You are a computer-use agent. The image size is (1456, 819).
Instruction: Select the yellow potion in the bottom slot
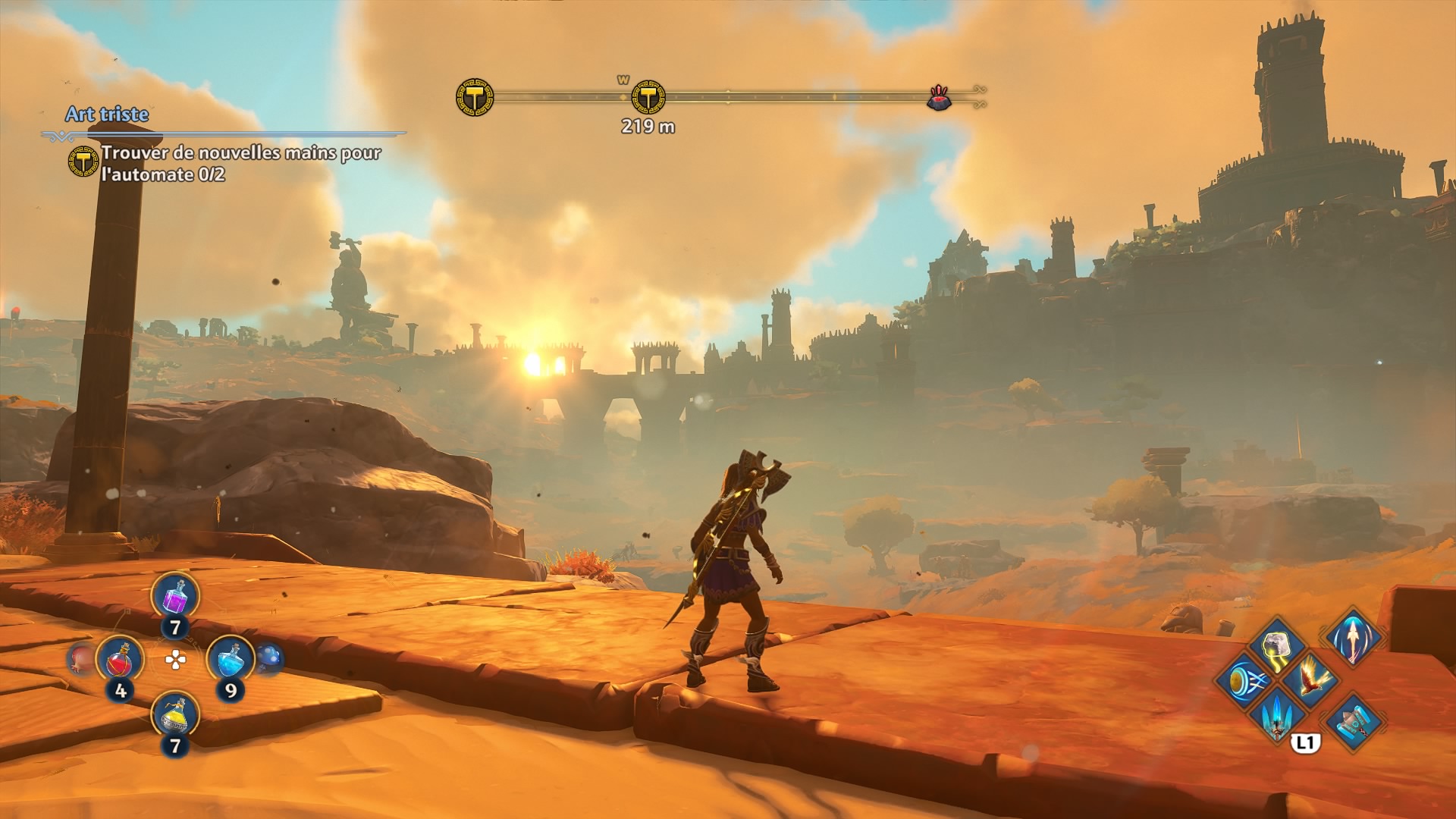coord(175,714)
